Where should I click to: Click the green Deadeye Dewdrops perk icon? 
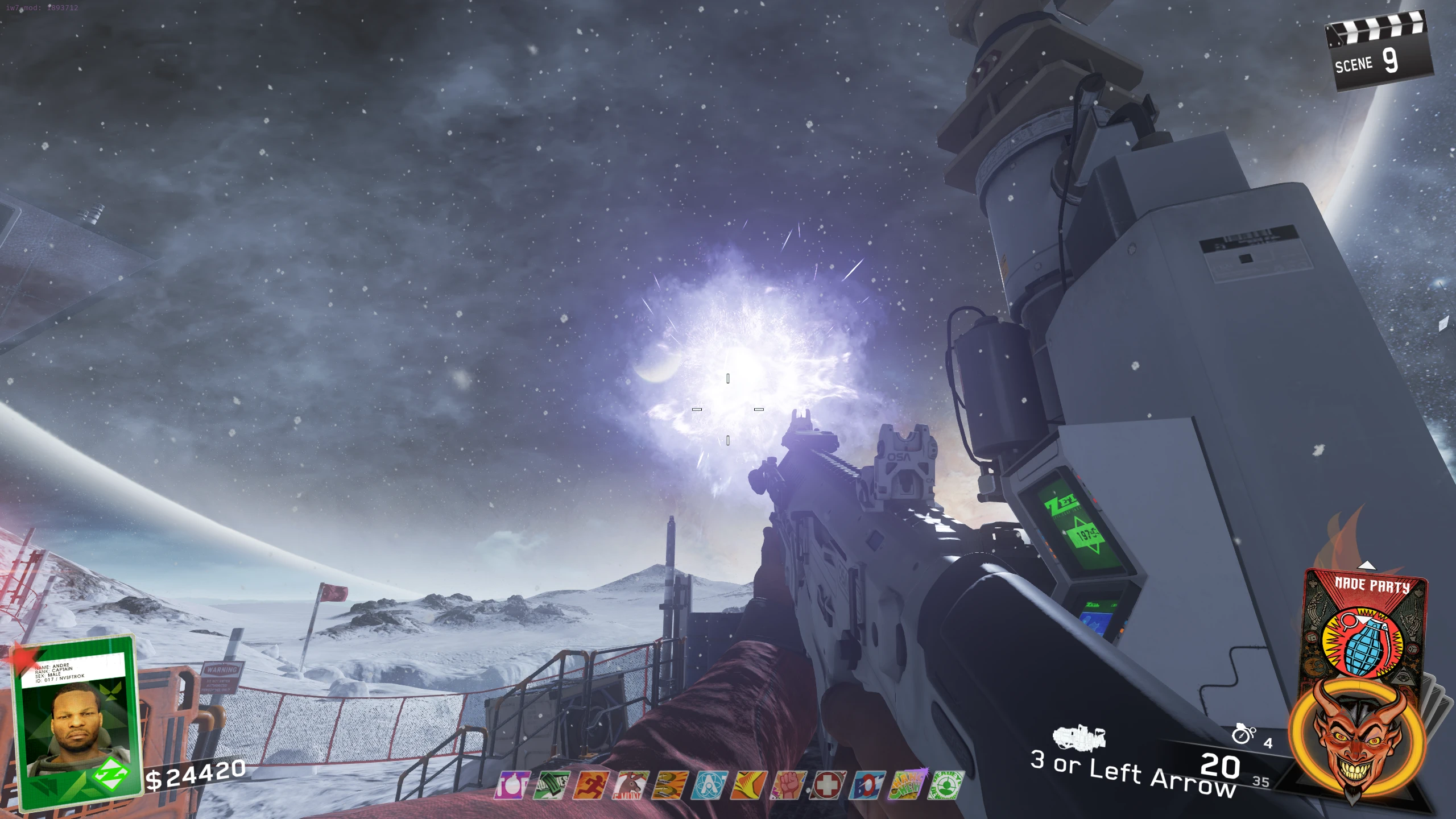[x=946, y=785]
